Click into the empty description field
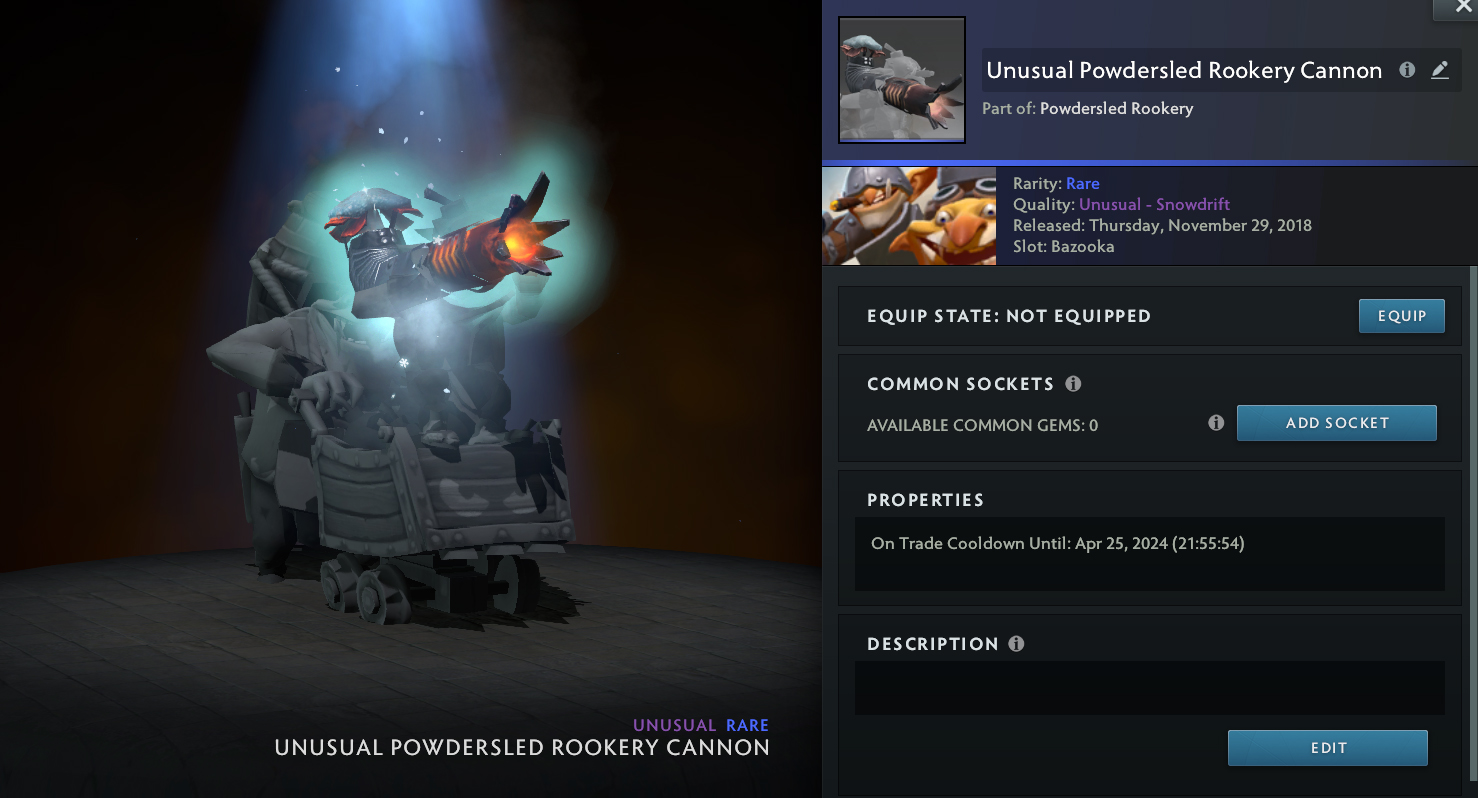Screen dimensions: 1478x798 (x=1149, y=687)
